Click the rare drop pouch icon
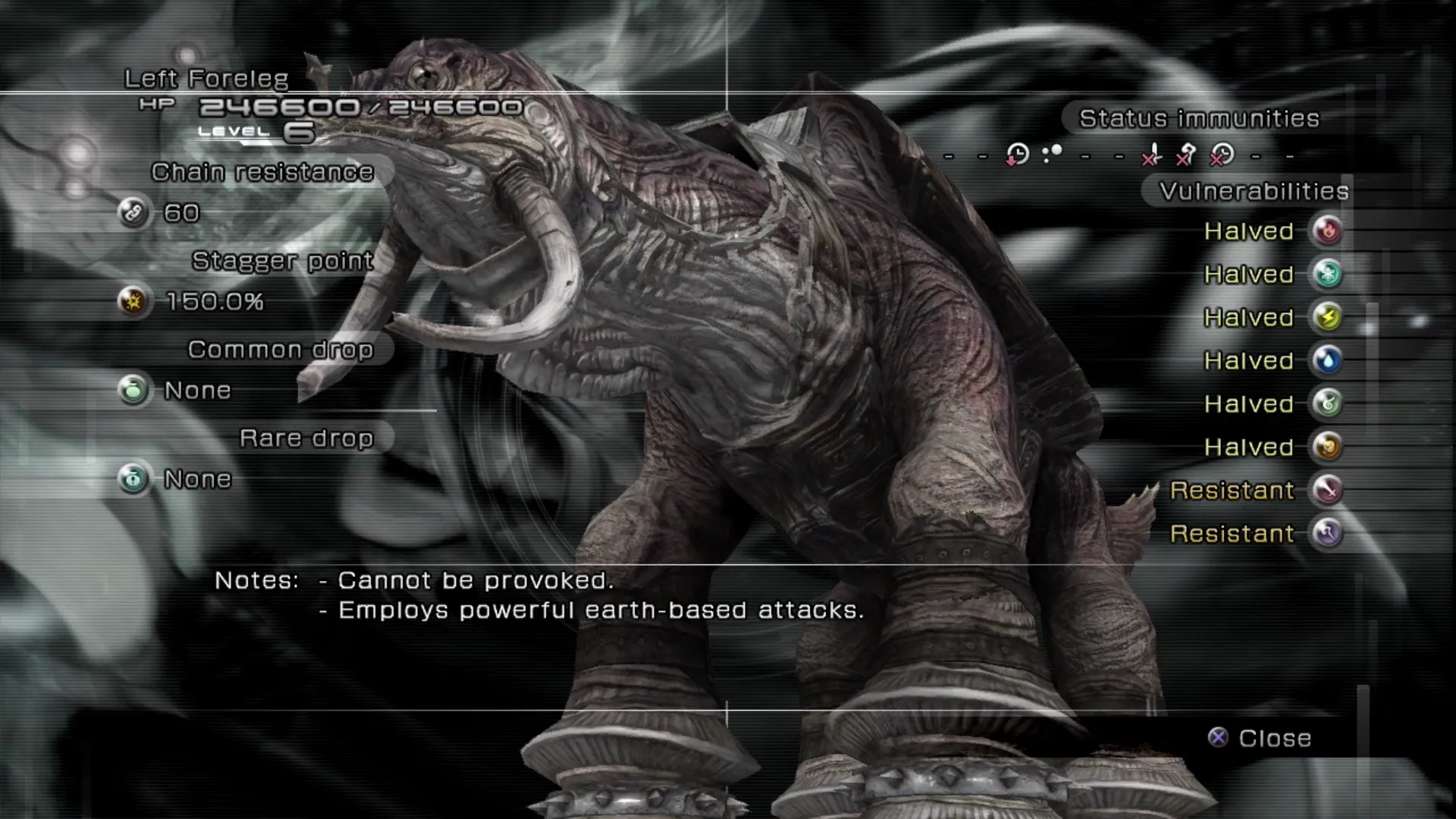Viewport: 1456px width, 819px height. (x=133, y=479)
